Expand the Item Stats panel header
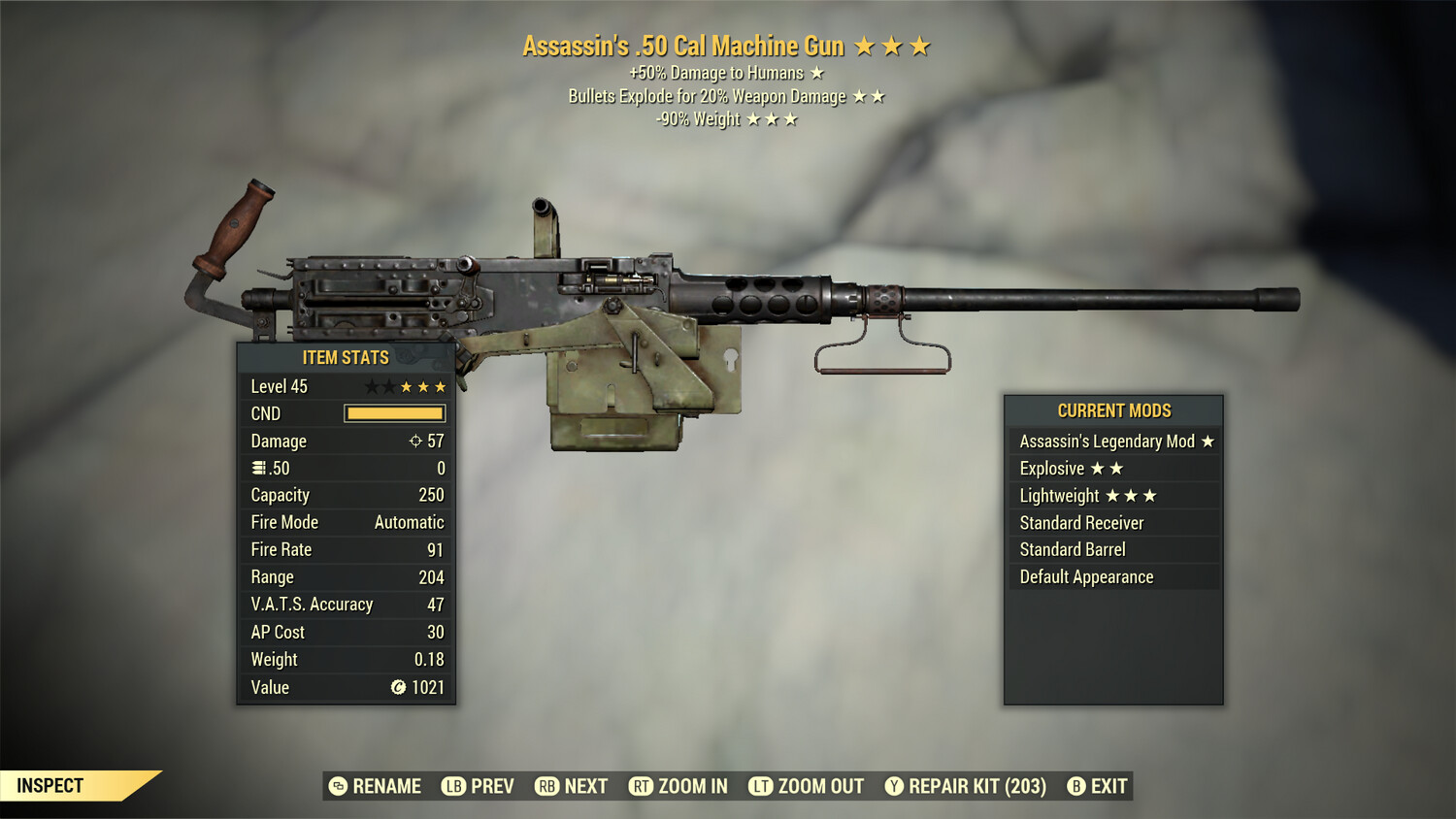 (x=345, y=357)
